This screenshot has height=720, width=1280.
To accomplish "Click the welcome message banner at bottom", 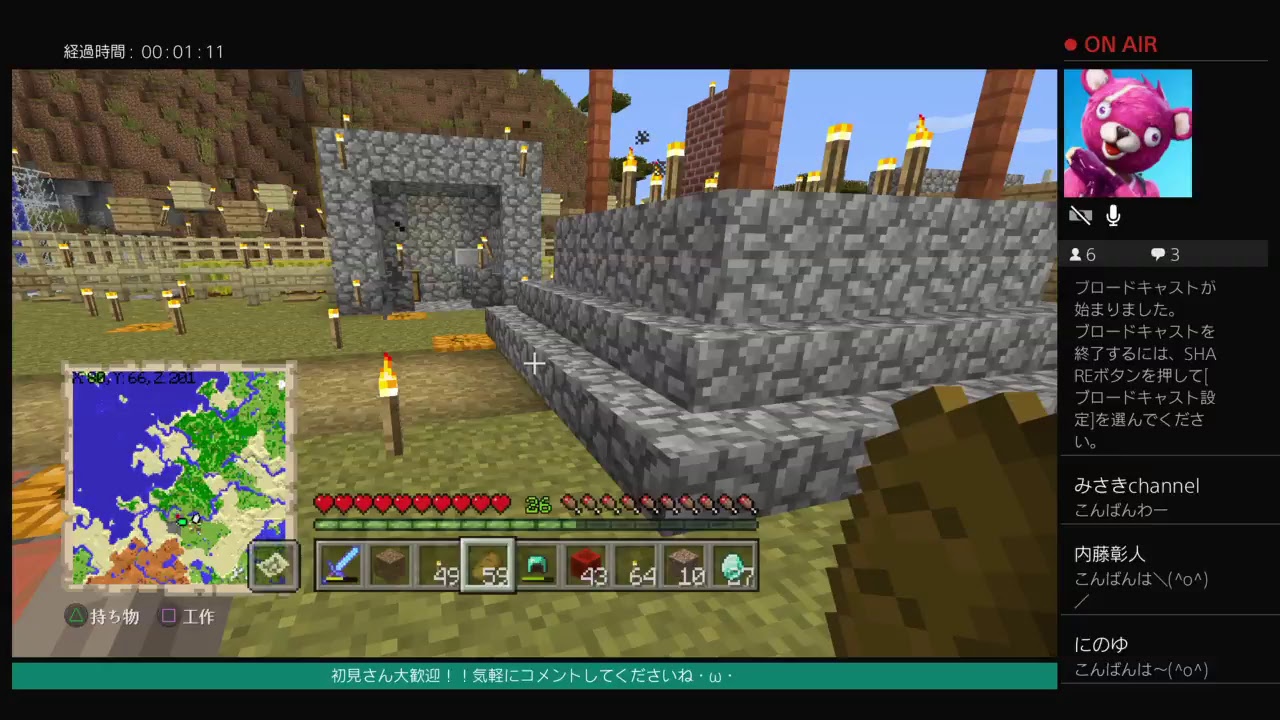I will point(532,676).
